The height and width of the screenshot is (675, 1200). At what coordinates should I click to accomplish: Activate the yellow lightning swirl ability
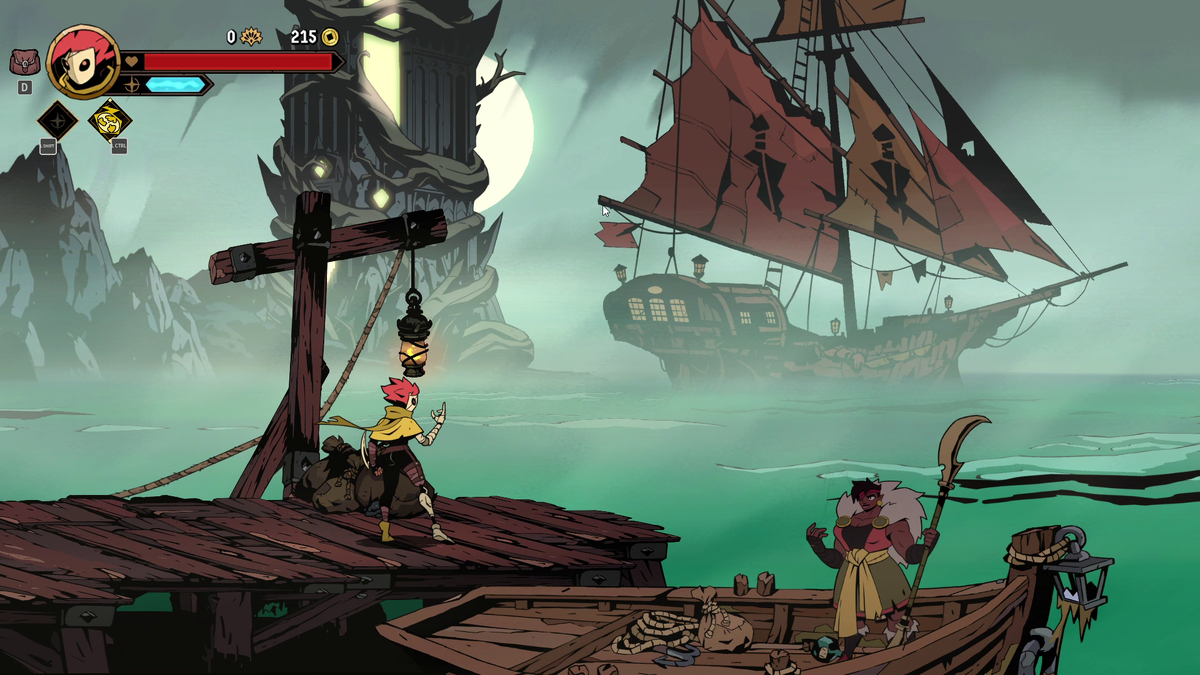pos(109,121)
